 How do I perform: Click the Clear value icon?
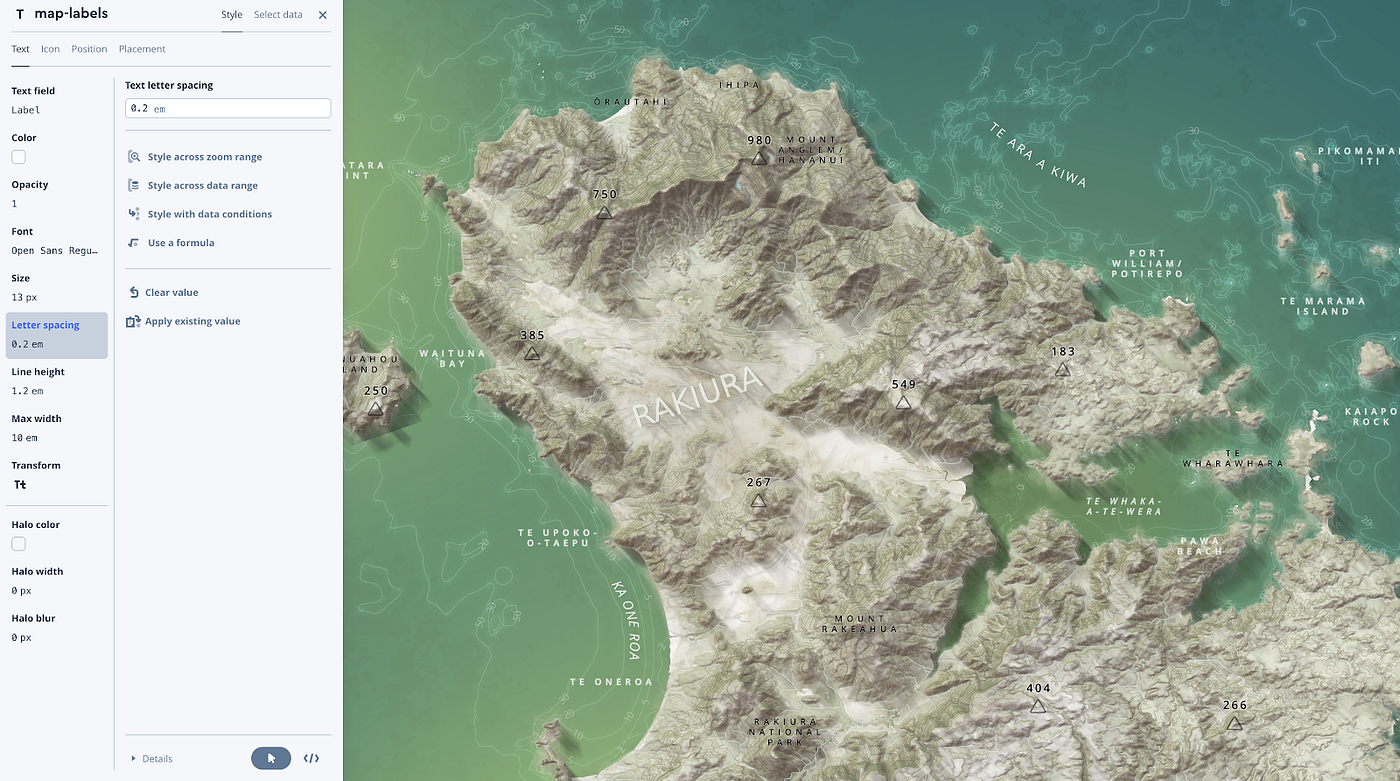pyautogui.click(x=133, y=291)
